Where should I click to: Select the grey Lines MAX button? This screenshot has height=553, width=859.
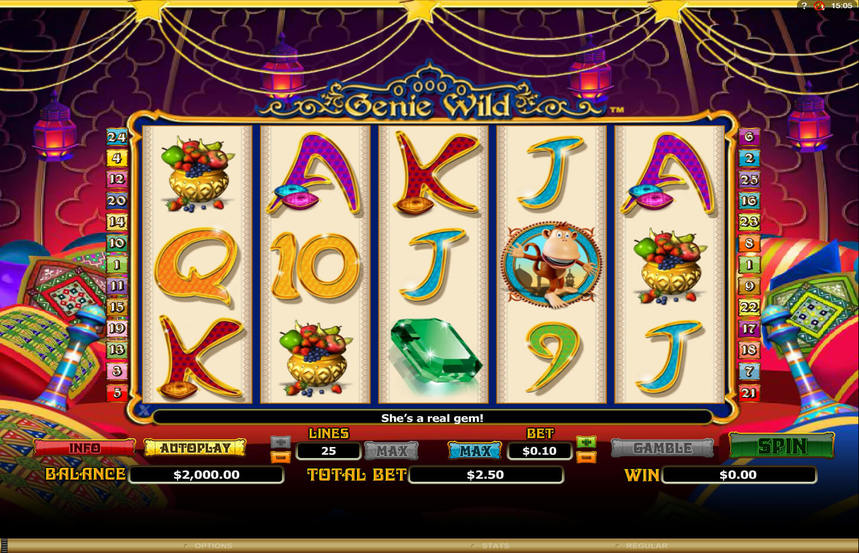coord(391,451)
